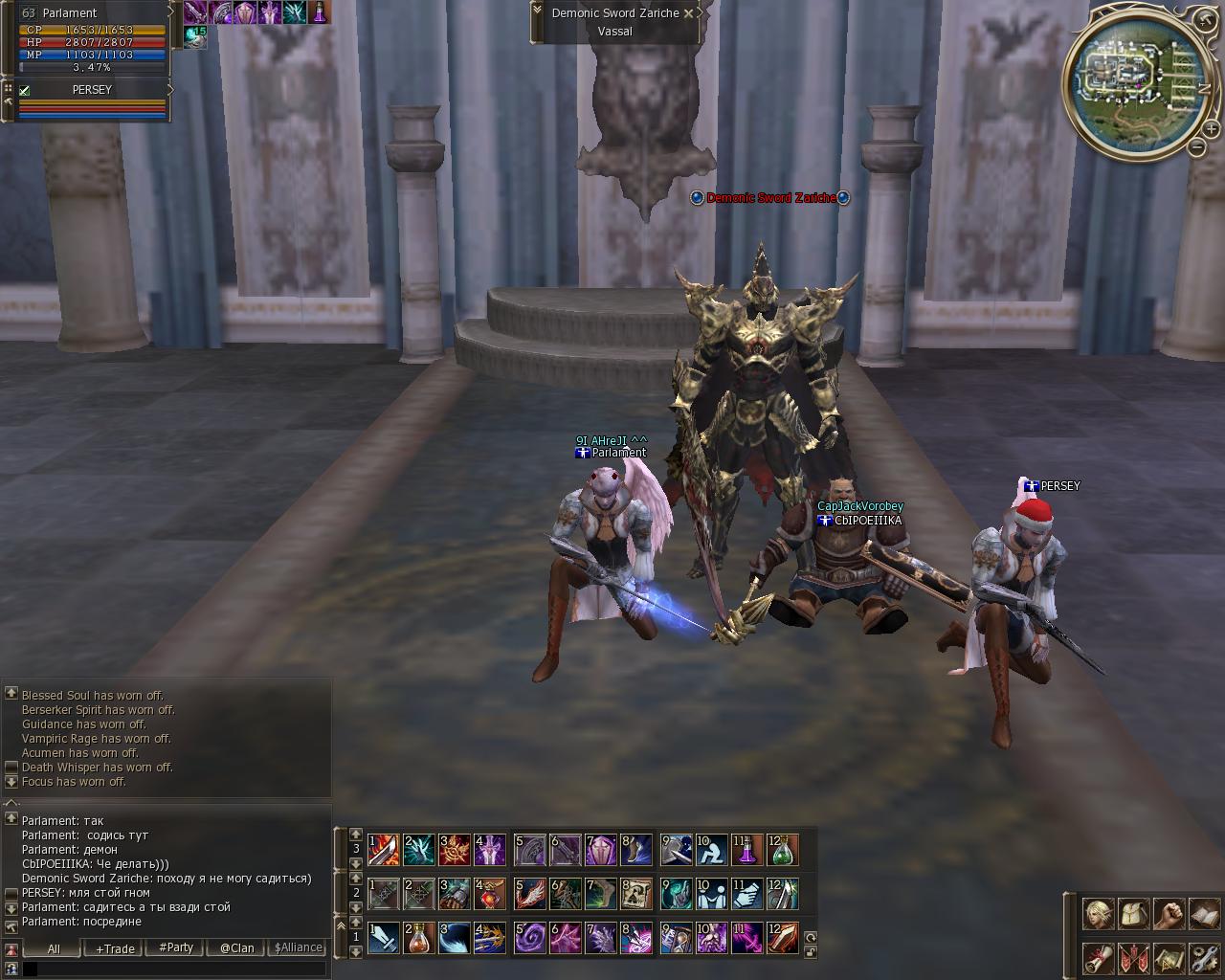Image resolution: width=1225 pixels, height=980 pixels.
Task: Select party member PERSEY in party panel
Action: [92, 90]
